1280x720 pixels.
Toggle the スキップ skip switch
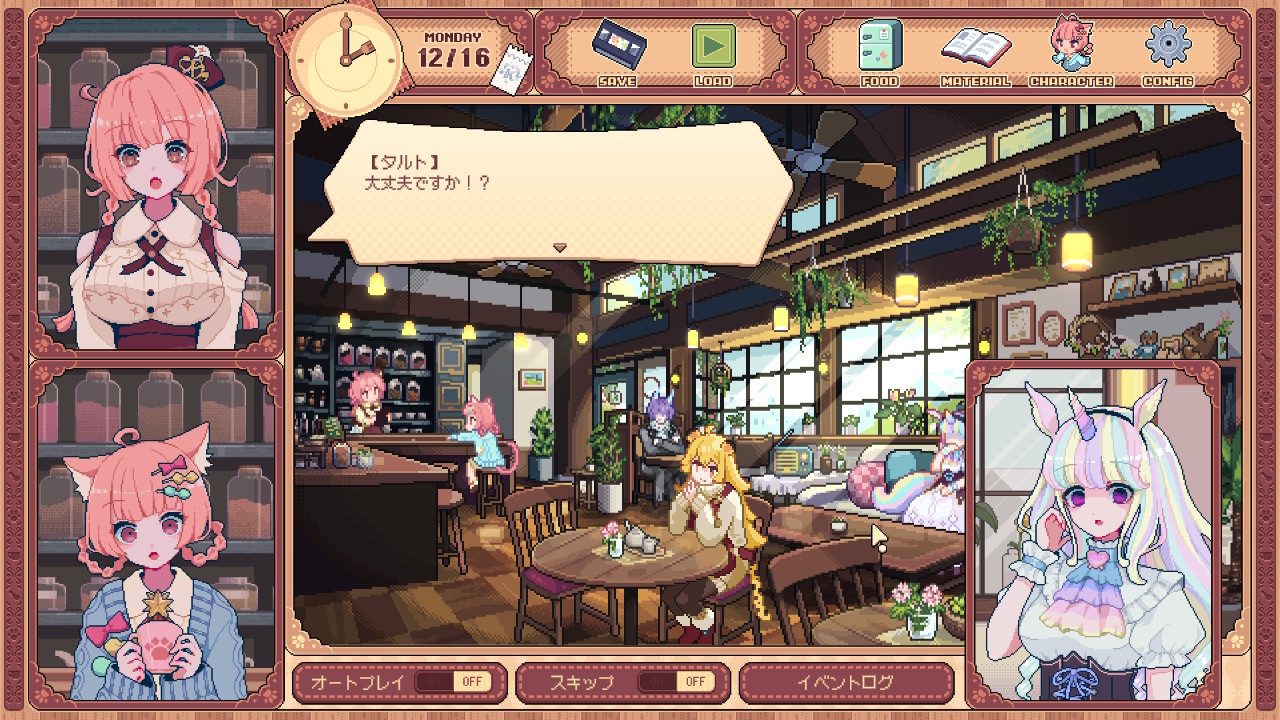click(x=676, y=682)
